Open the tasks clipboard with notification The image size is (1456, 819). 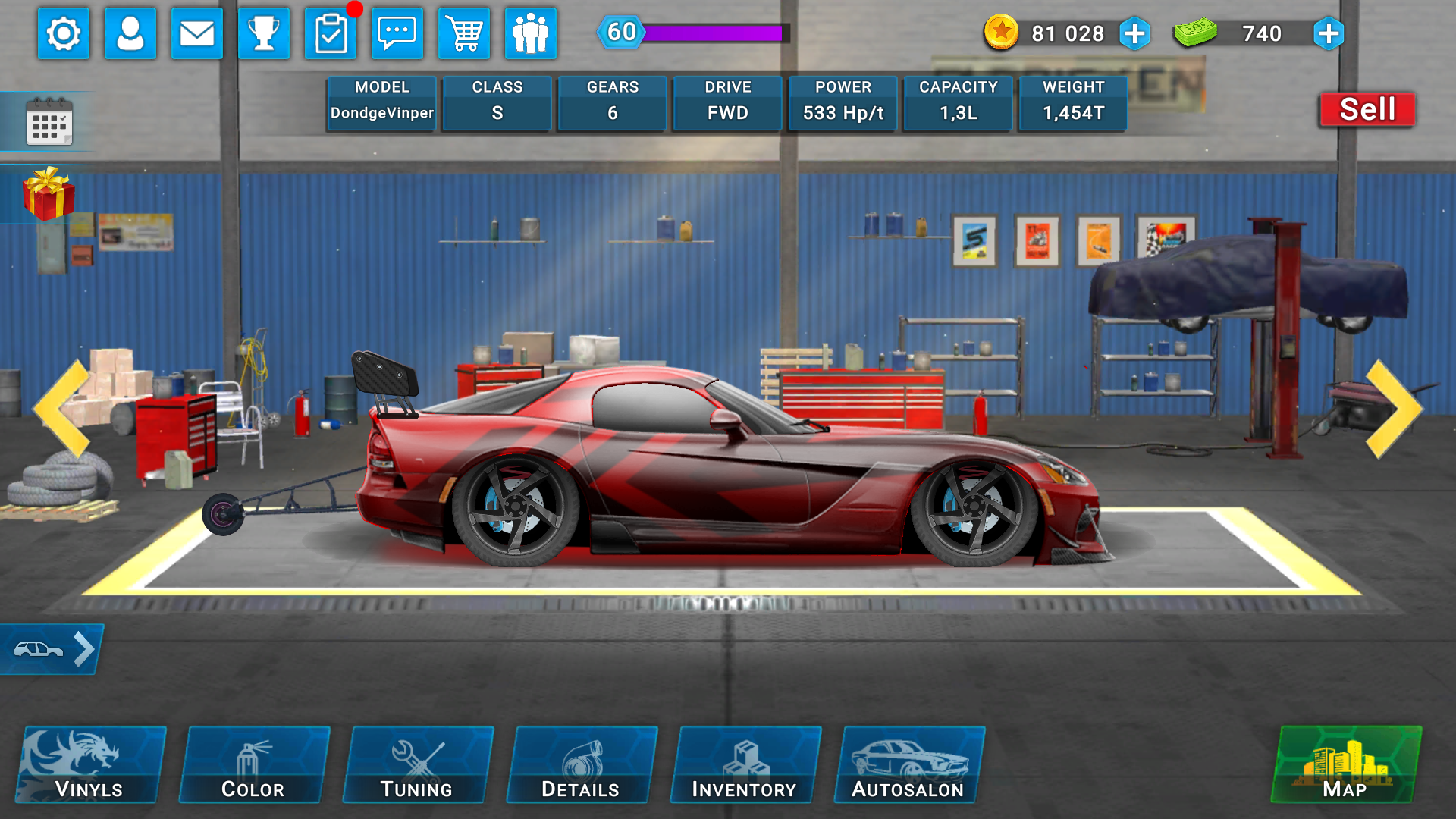[332, 33]
